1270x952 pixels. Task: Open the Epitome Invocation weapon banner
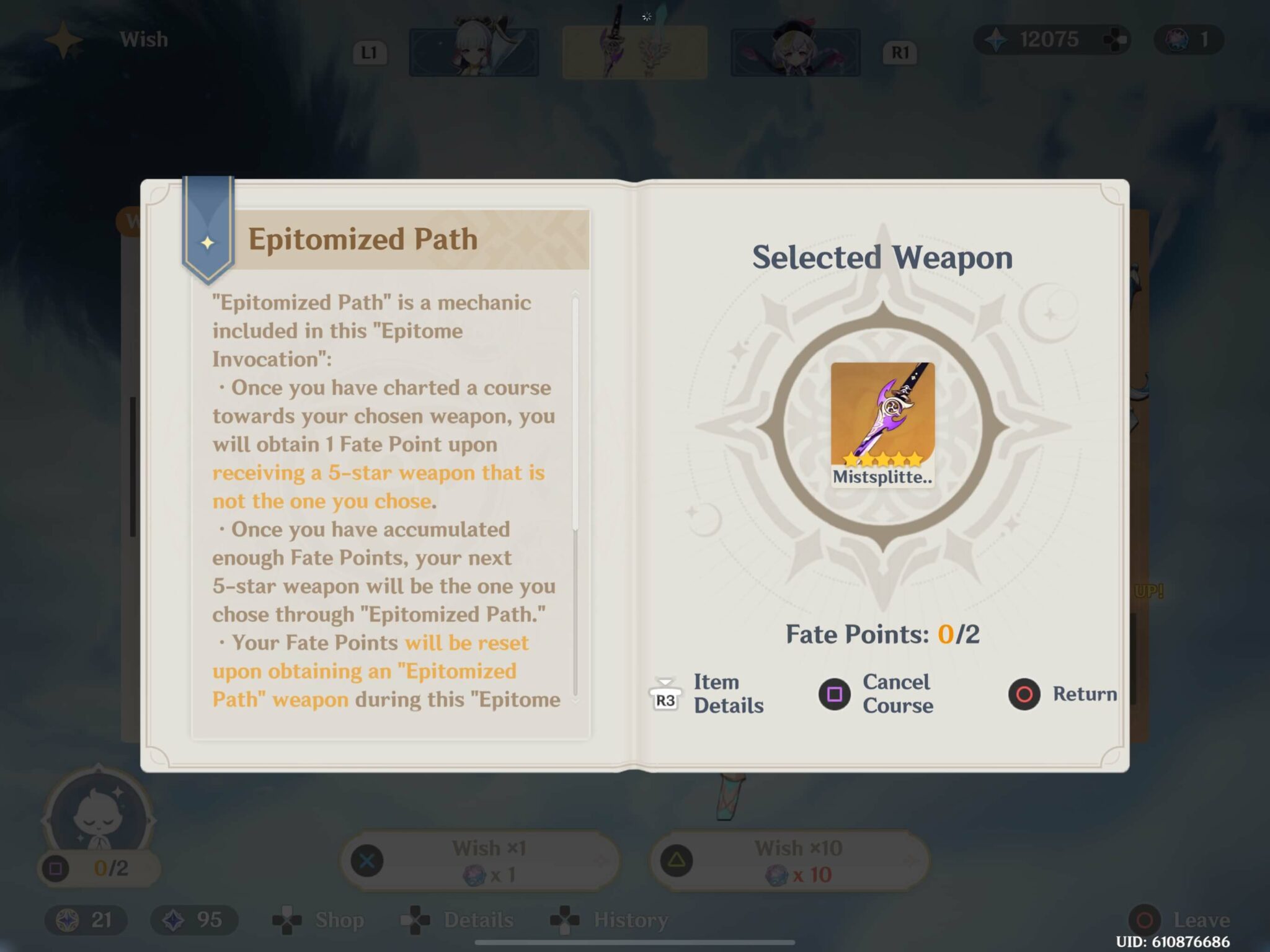[x=633, y=52]
